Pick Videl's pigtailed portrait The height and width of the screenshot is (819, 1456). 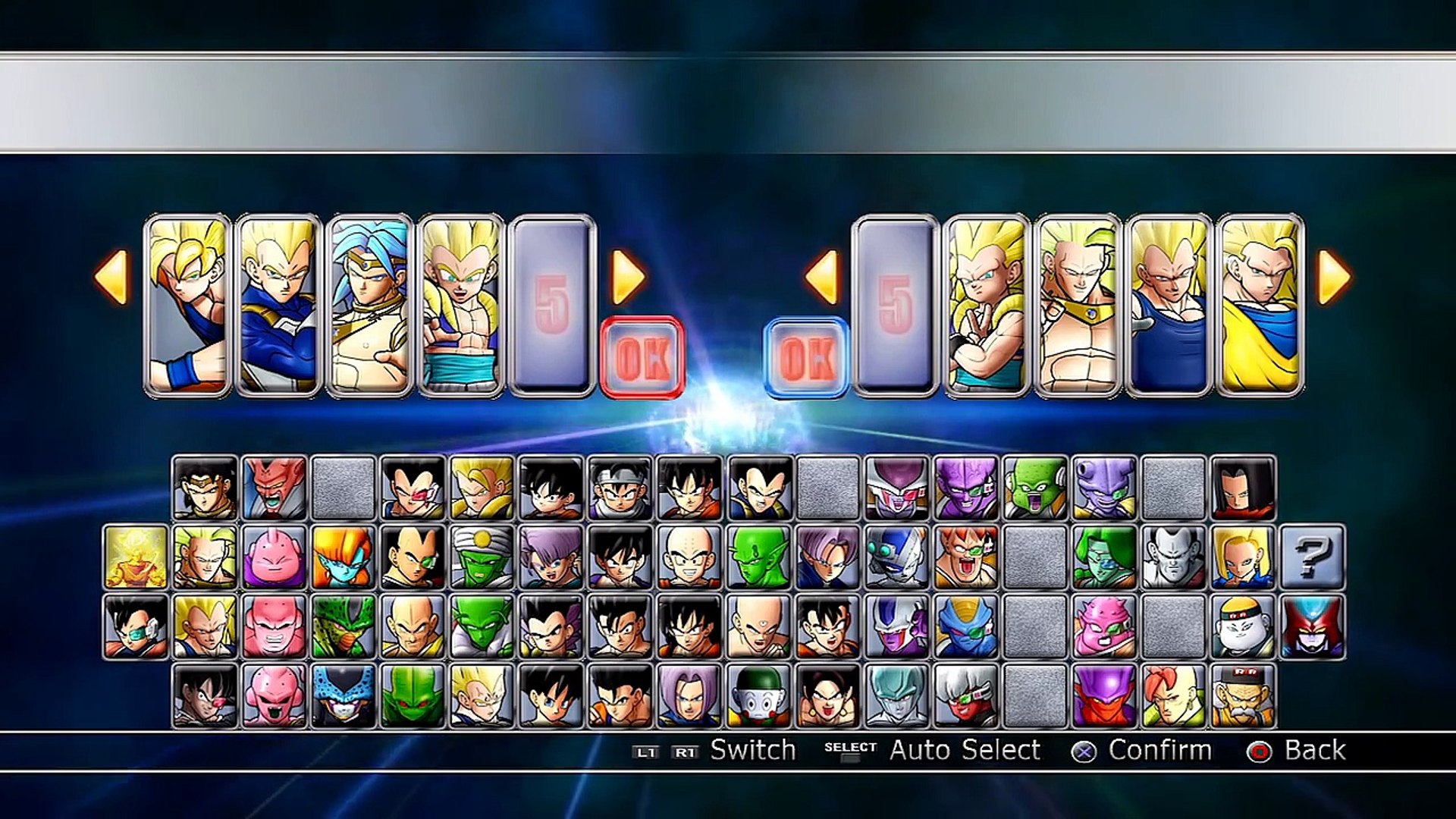(827, 696)
